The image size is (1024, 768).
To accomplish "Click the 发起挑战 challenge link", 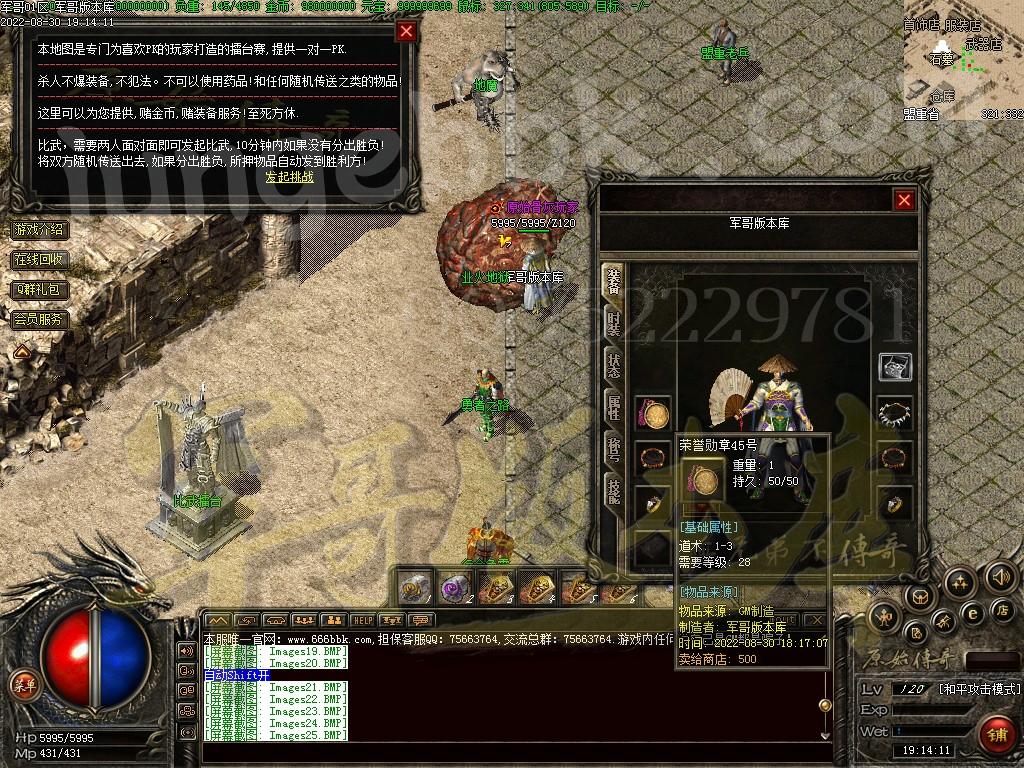I will 289,177.
